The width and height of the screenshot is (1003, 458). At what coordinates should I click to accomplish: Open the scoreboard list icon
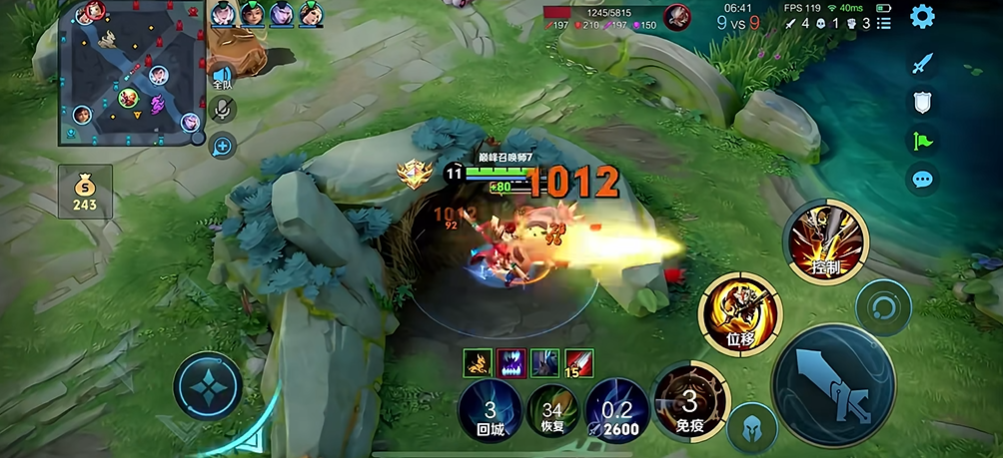884,23
